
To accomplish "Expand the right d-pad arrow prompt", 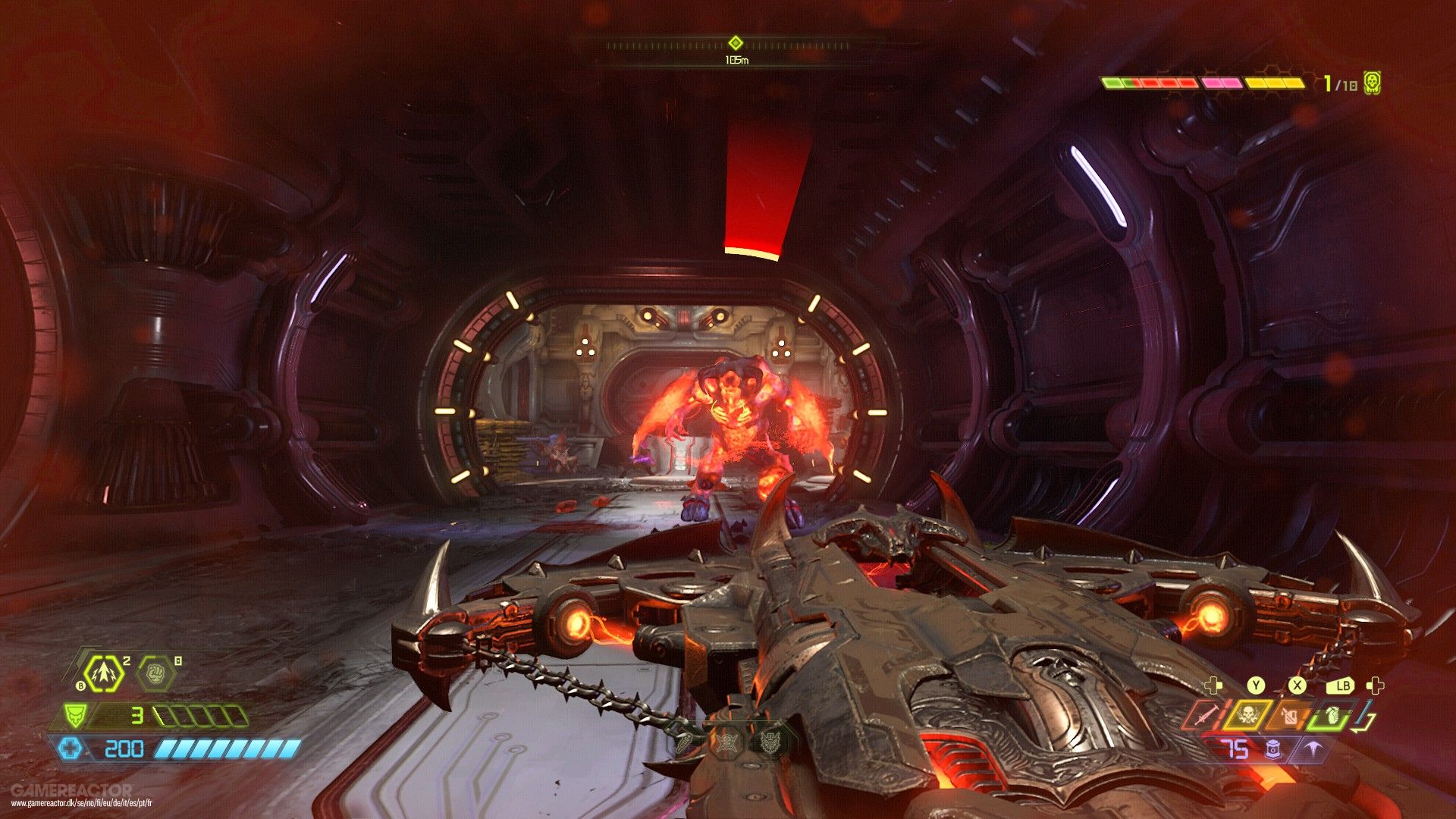I will tap(1376, 685).
